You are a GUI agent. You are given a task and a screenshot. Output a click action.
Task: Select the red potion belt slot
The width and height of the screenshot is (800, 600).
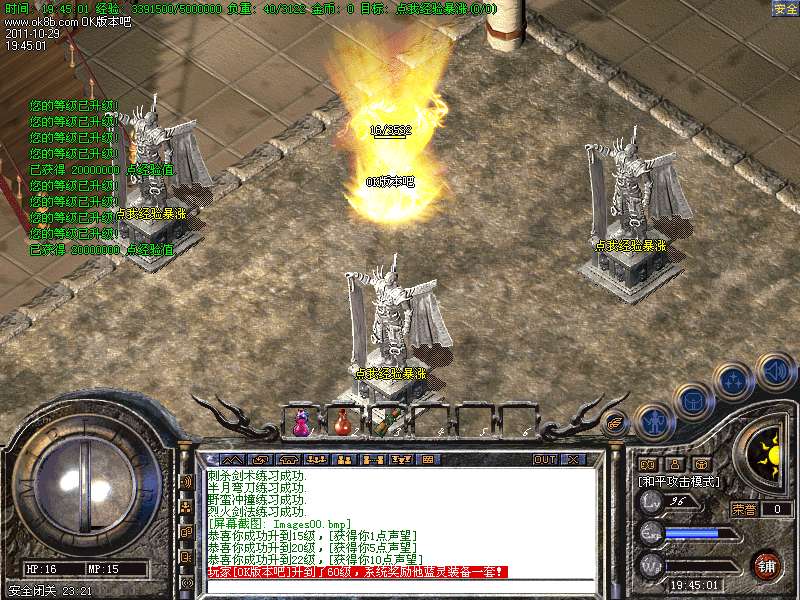pos(343,424)
